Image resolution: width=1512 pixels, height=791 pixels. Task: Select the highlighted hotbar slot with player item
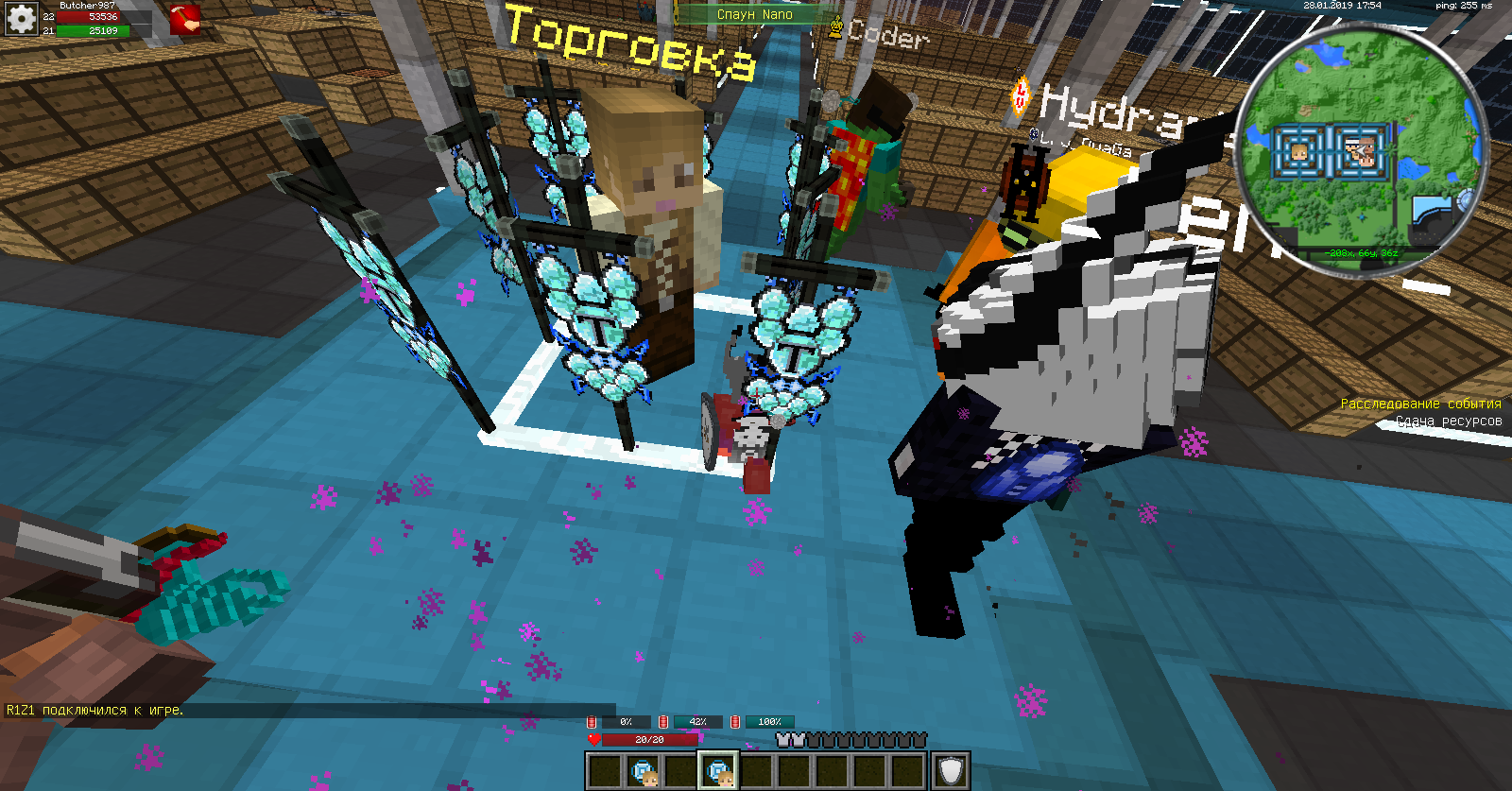coord(719,771)
